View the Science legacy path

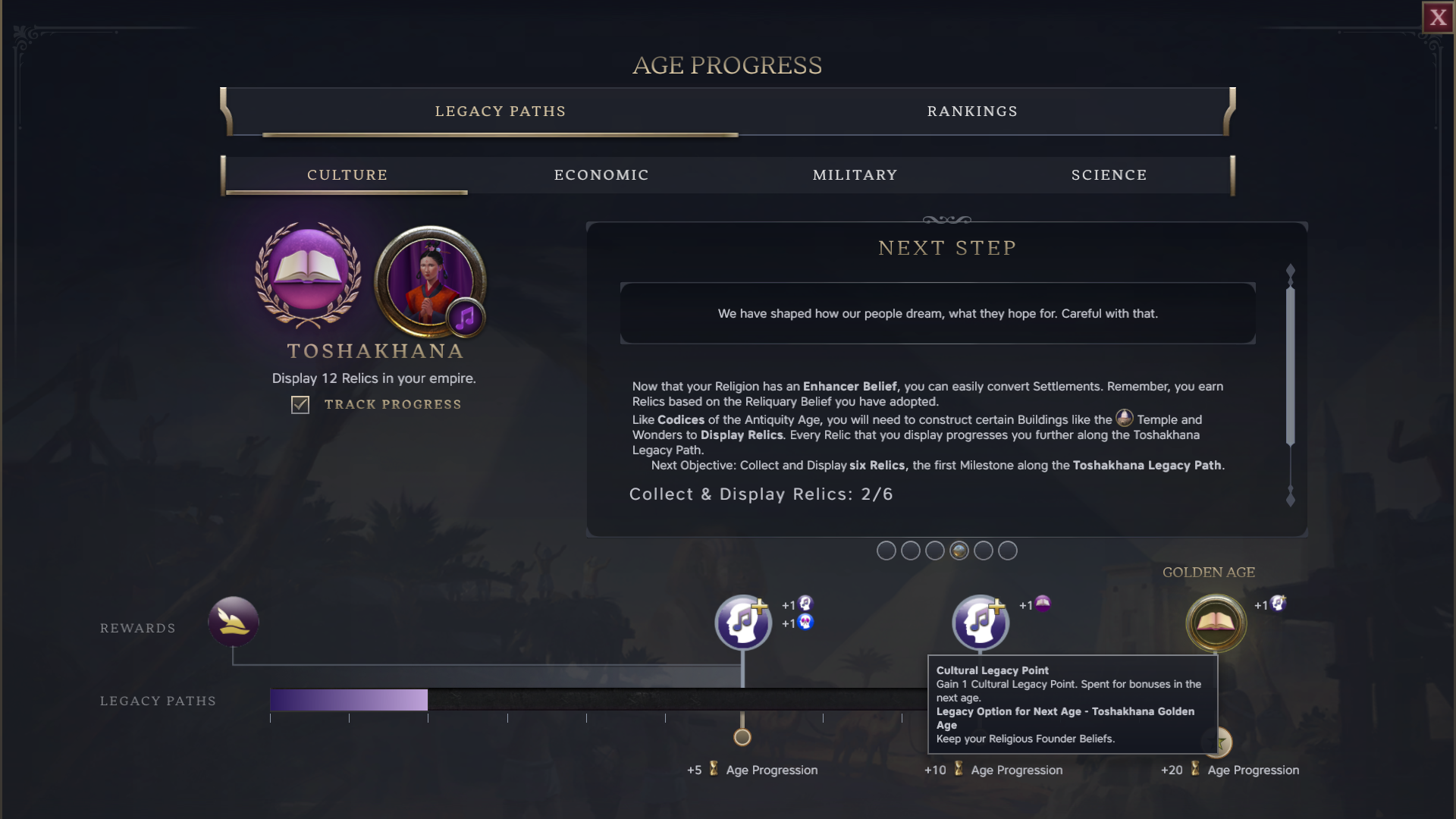tap(1109, 175)
